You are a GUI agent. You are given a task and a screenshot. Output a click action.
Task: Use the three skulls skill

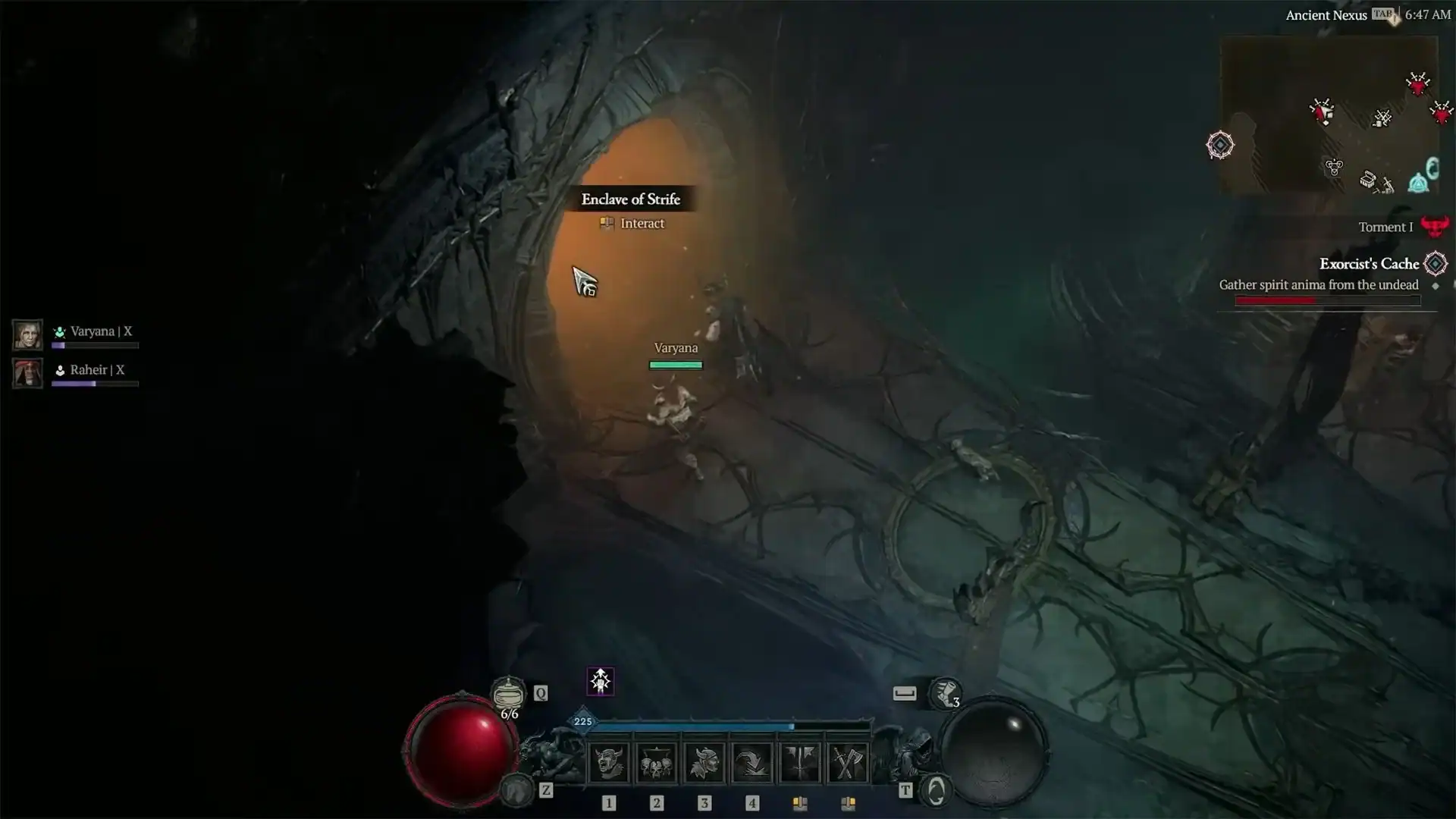tap(656, 763)
